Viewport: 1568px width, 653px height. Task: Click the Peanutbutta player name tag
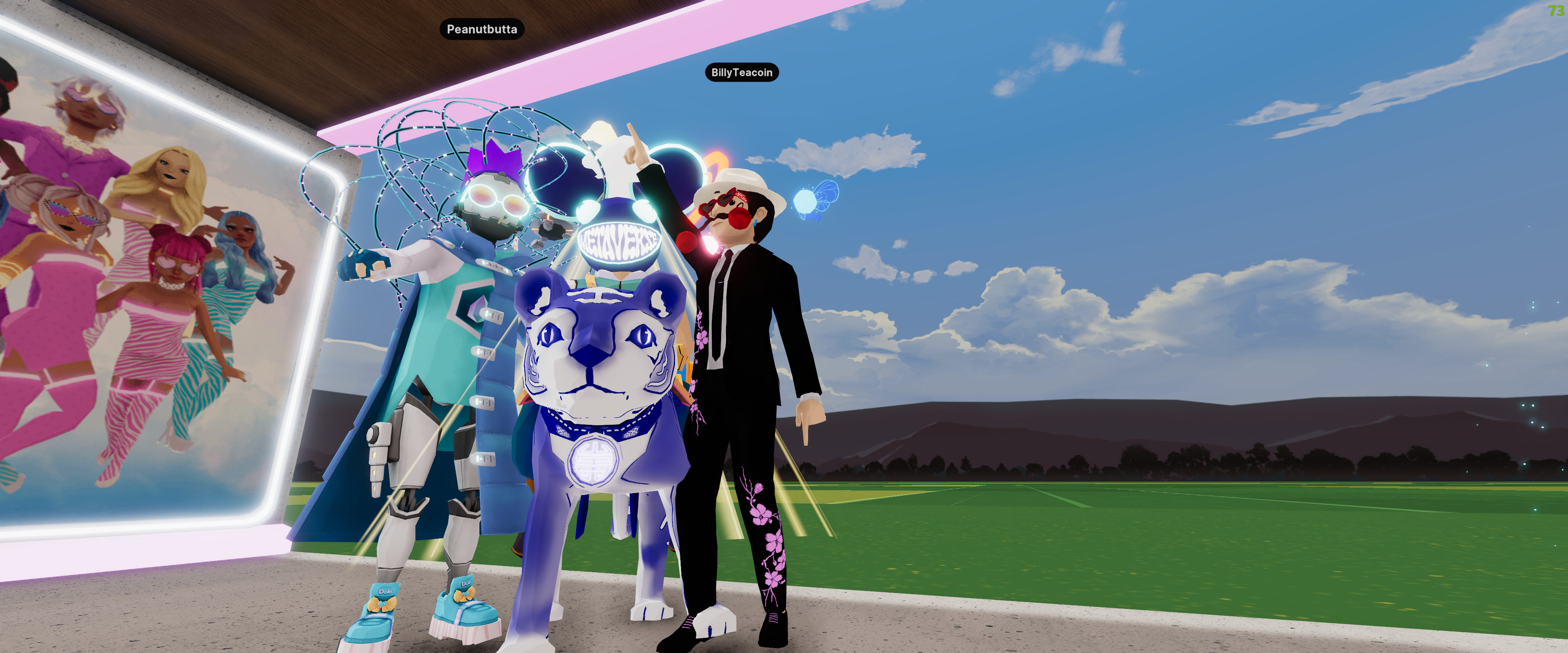[481, 29]
